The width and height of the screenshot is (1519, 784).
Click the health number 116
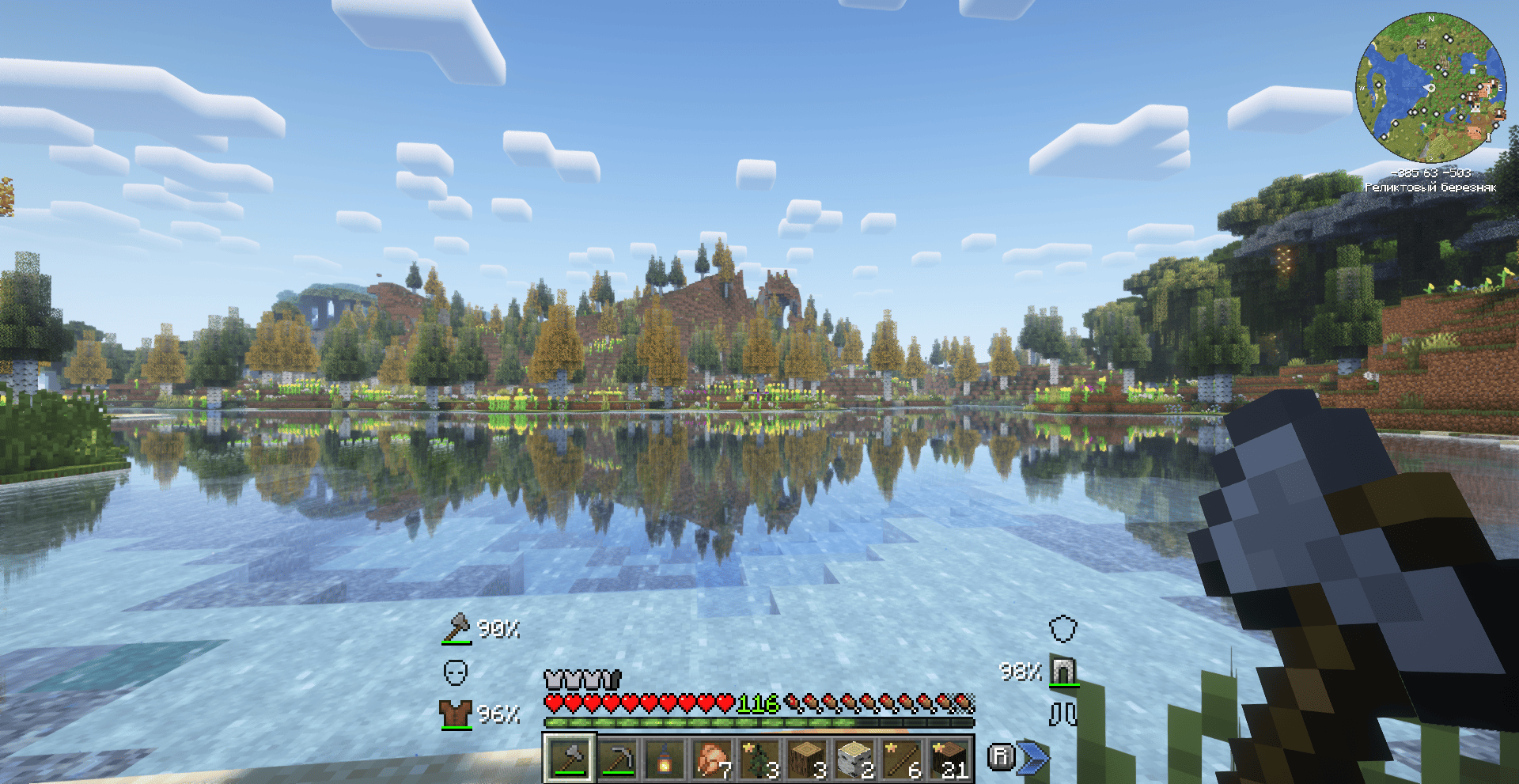pos(757,704)
